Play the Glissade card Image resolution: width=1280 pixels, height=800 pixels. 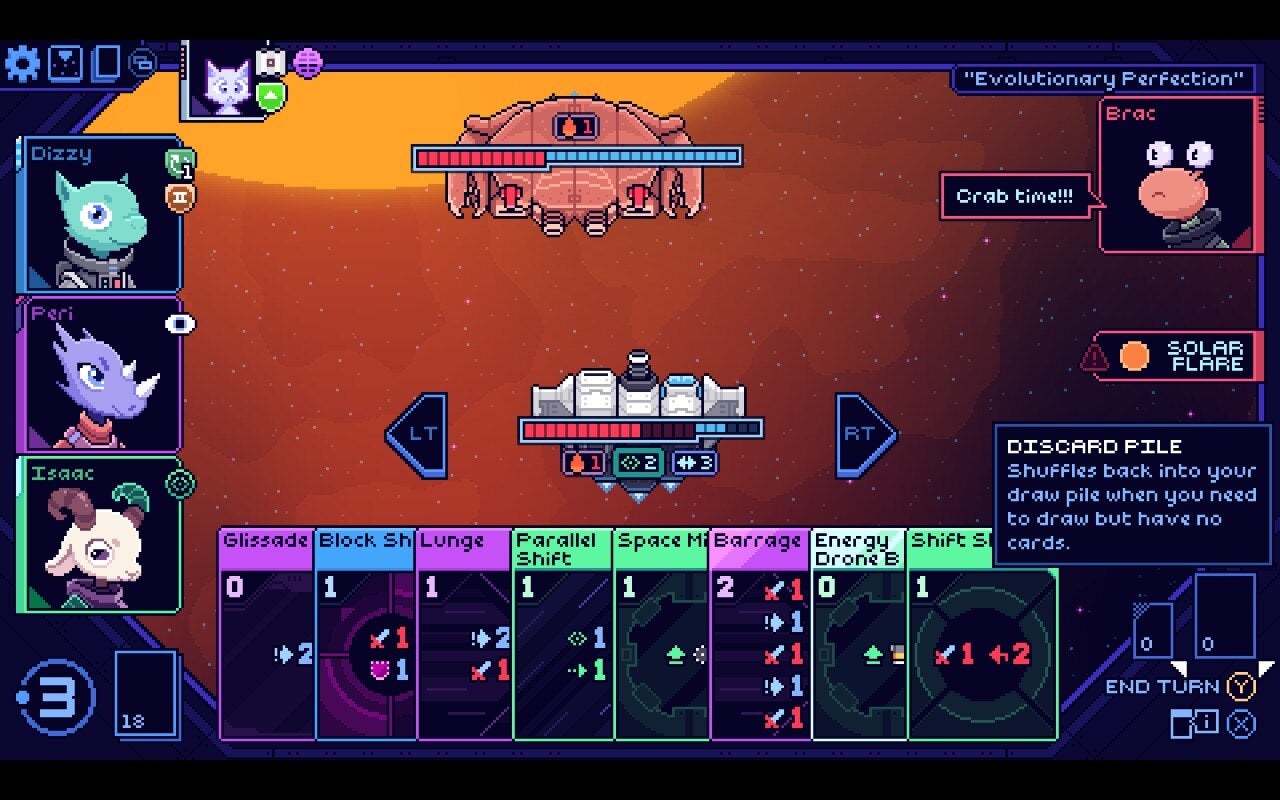(265, 640)
